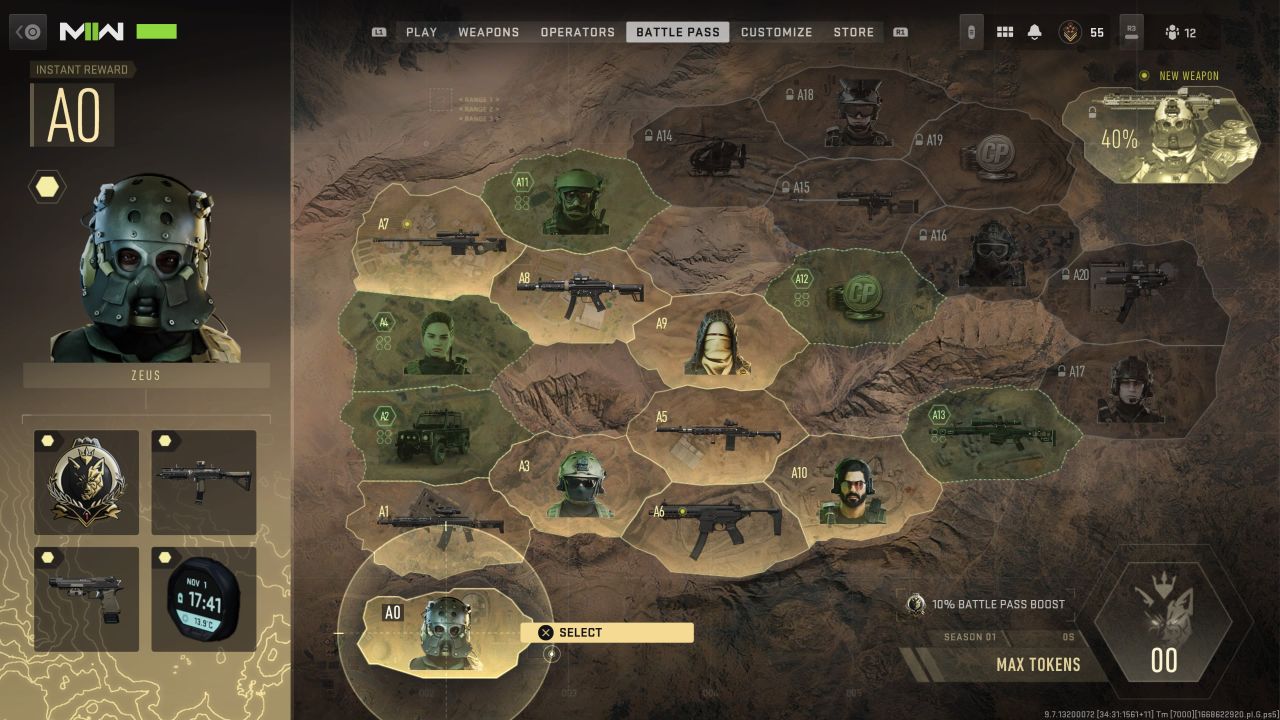Open the notifications bell icon
The width and height of the screenshot is (1280, 720).
pyautogui.click(x=1034, y=32)
